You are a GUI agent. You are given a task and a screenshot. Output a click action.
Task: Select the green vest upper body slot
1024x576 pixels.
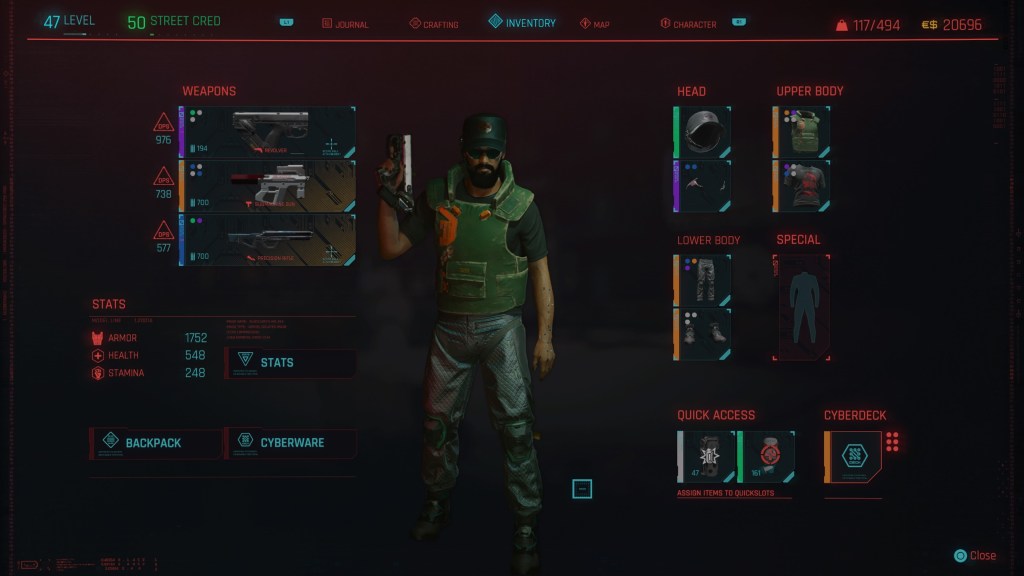tap(802, 132)
